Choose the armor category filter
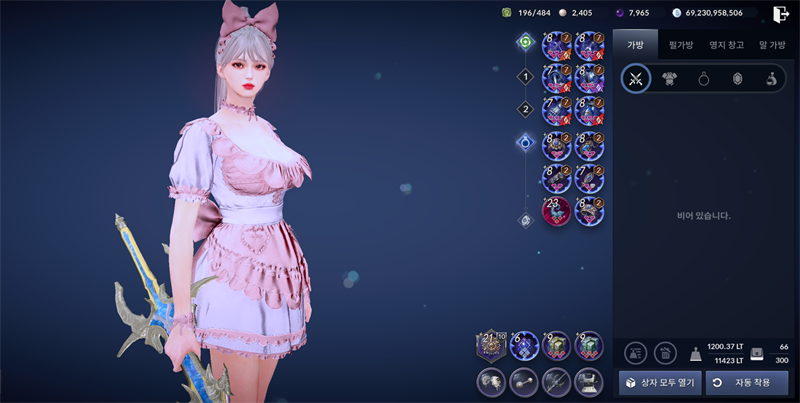Screen dimensions: 800x403 [670, 79]
